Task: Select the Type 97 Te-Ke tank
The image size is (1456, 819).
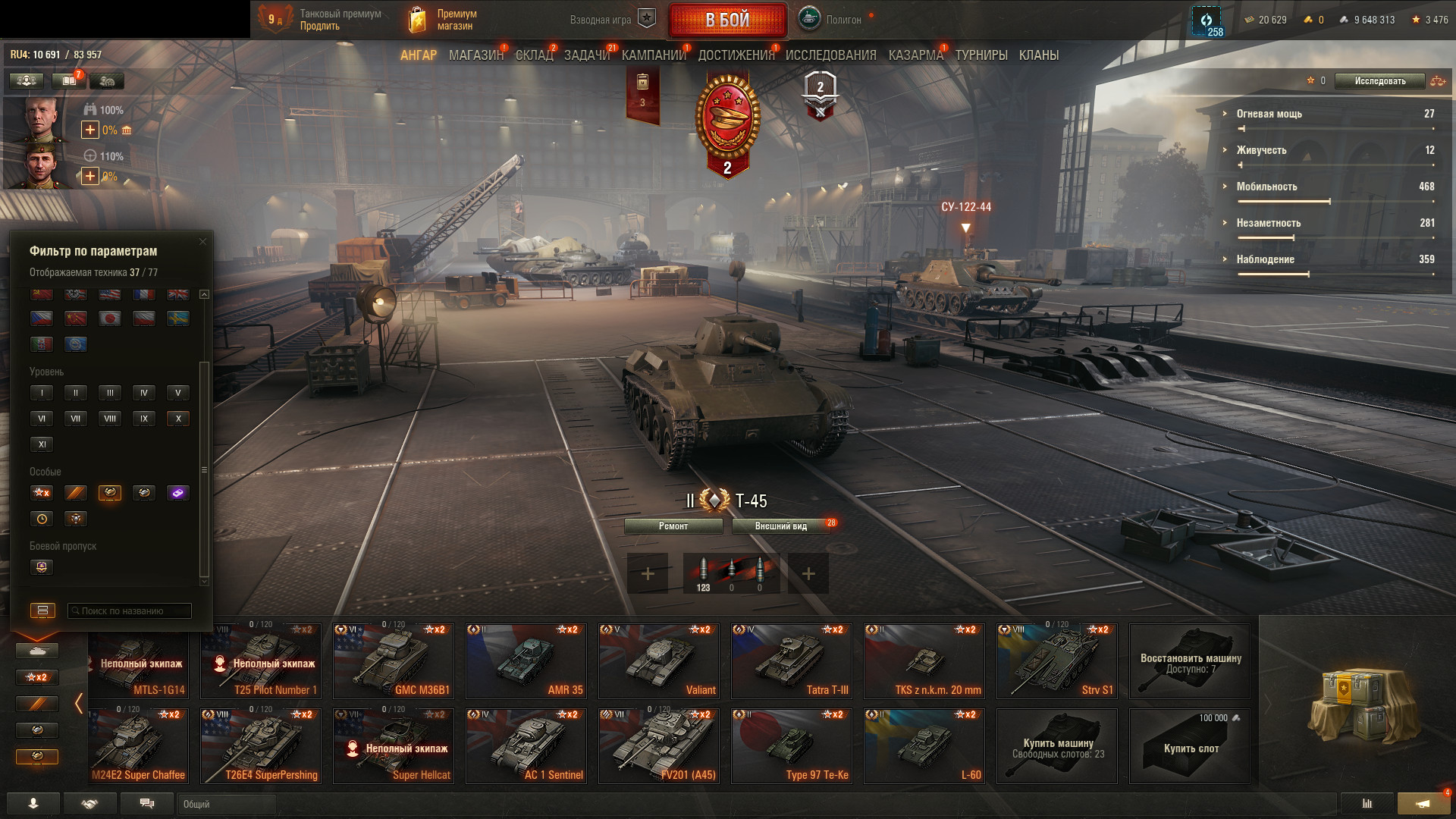Action: click(791, 746)
